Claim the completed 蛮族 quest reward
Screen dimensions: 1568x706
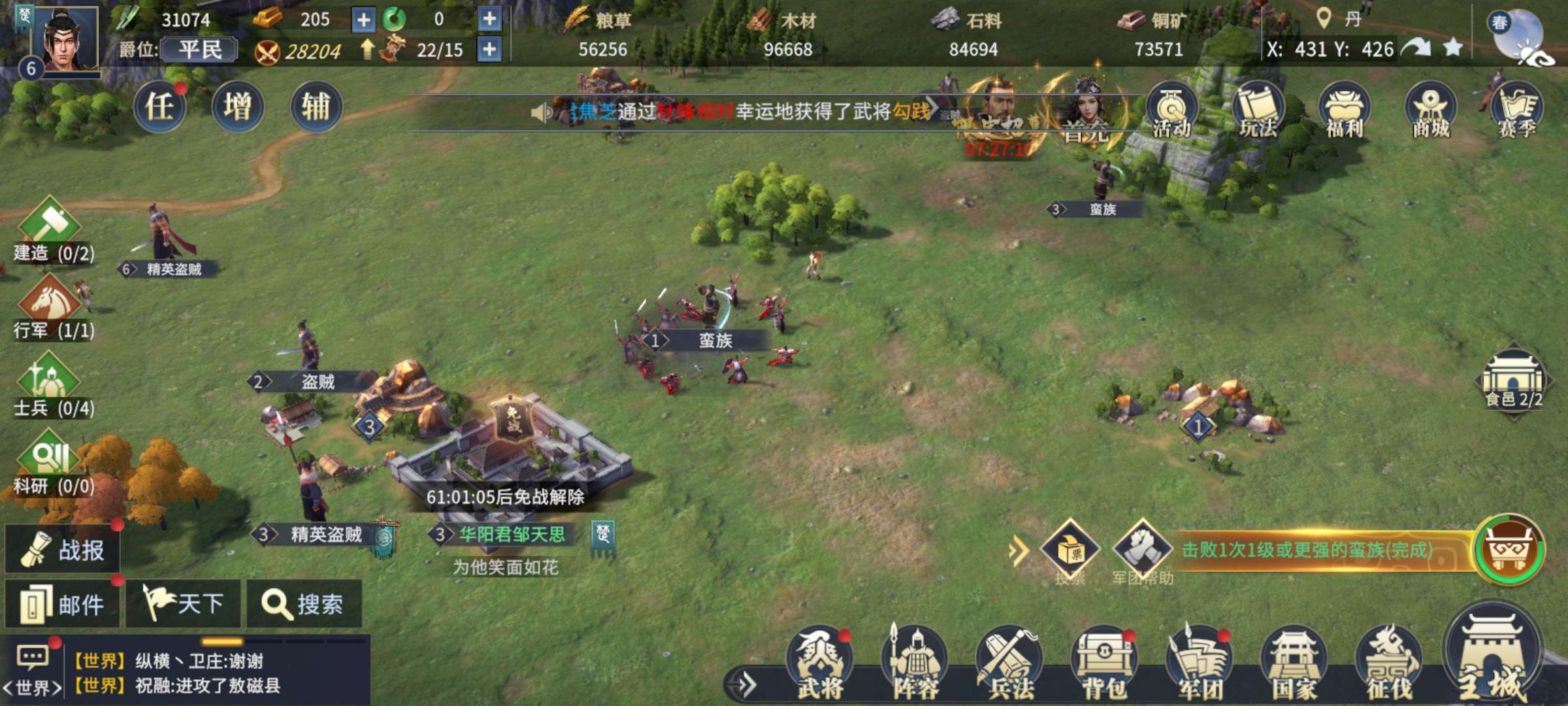click(1509, 549)
